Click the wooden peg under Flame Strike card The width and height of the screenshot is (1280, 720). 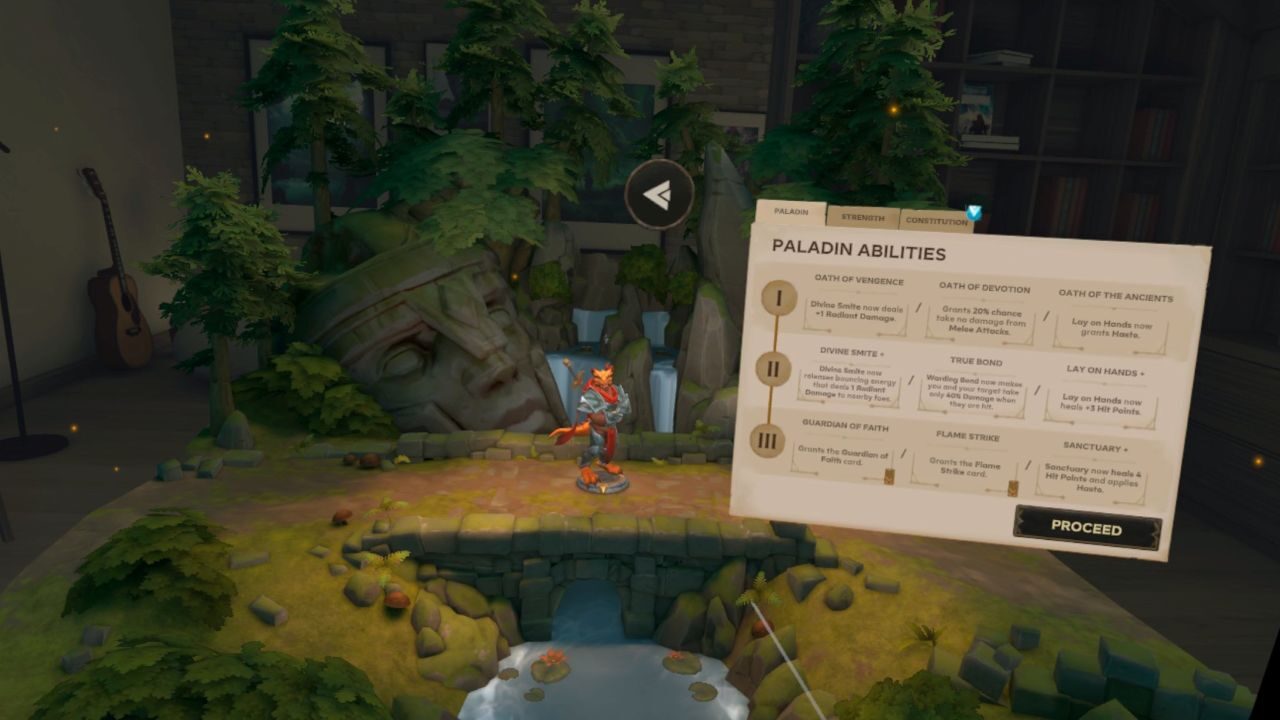[x=1012, y=487]
